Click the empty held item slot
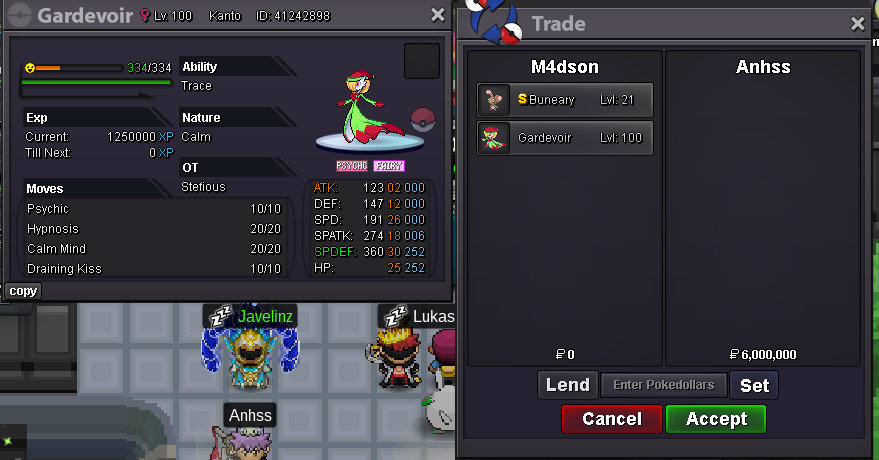Screen dimensions: 879x460 click(421, 61)
